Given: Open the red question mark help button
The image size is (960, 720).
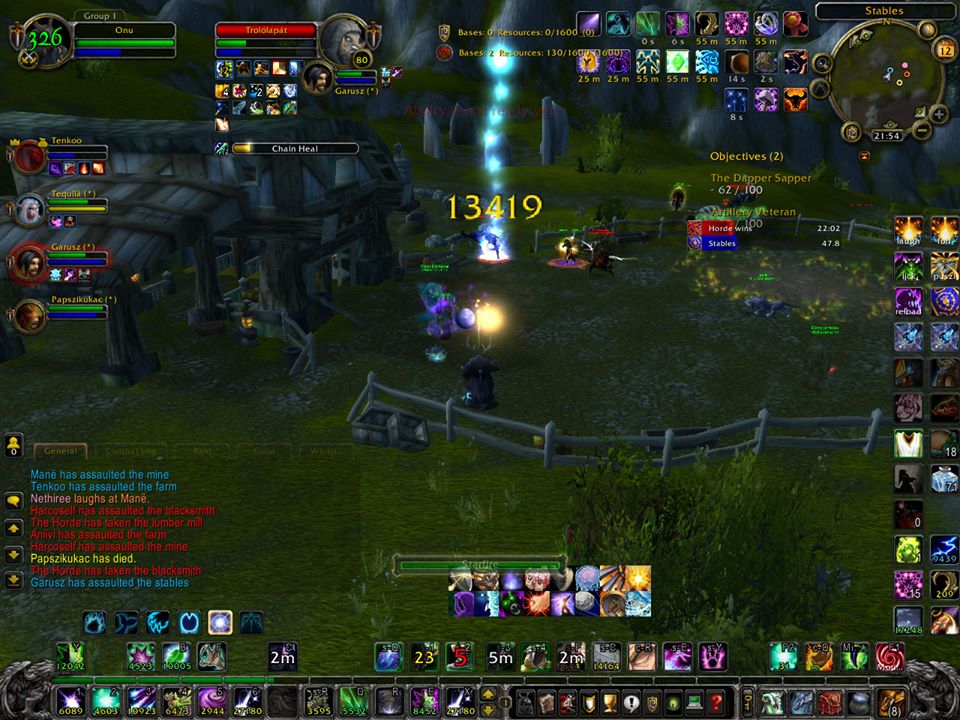Looking at the screenshot, I should (x=715, y=702).
